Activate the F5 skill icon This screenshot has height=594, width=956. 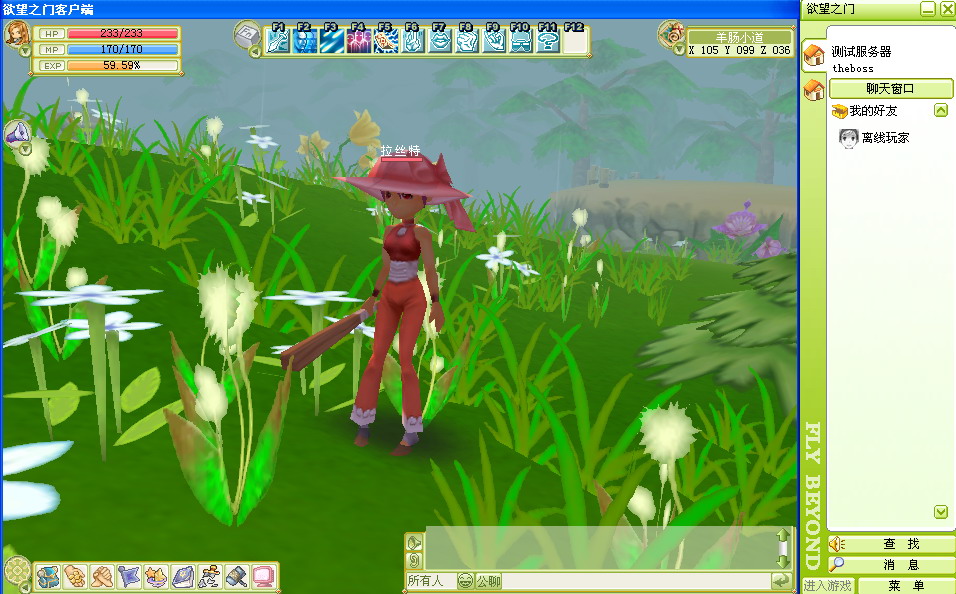coord(385,41)
